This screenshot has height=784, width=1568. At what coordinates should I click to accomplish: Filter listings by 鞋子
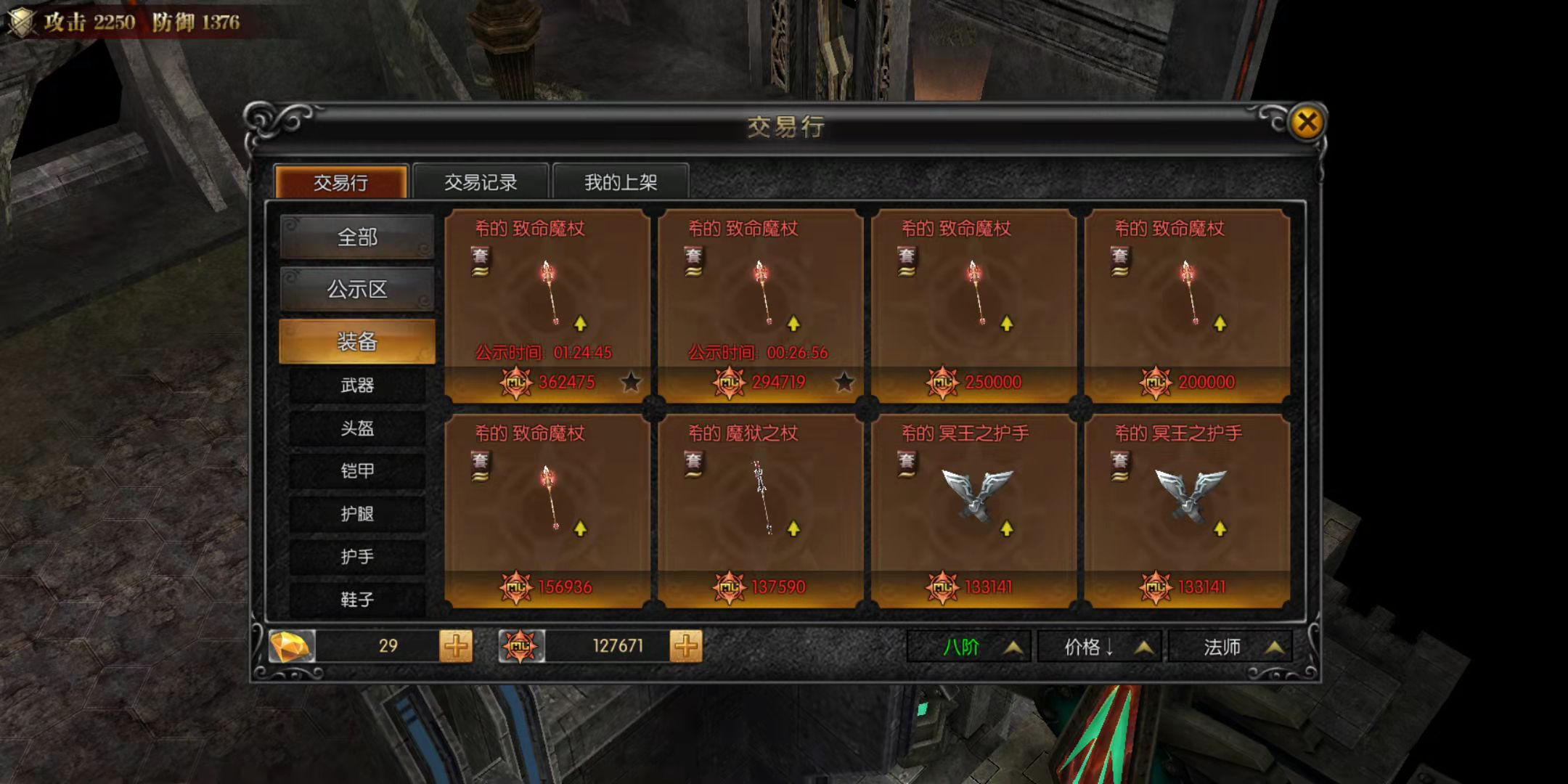357,600
